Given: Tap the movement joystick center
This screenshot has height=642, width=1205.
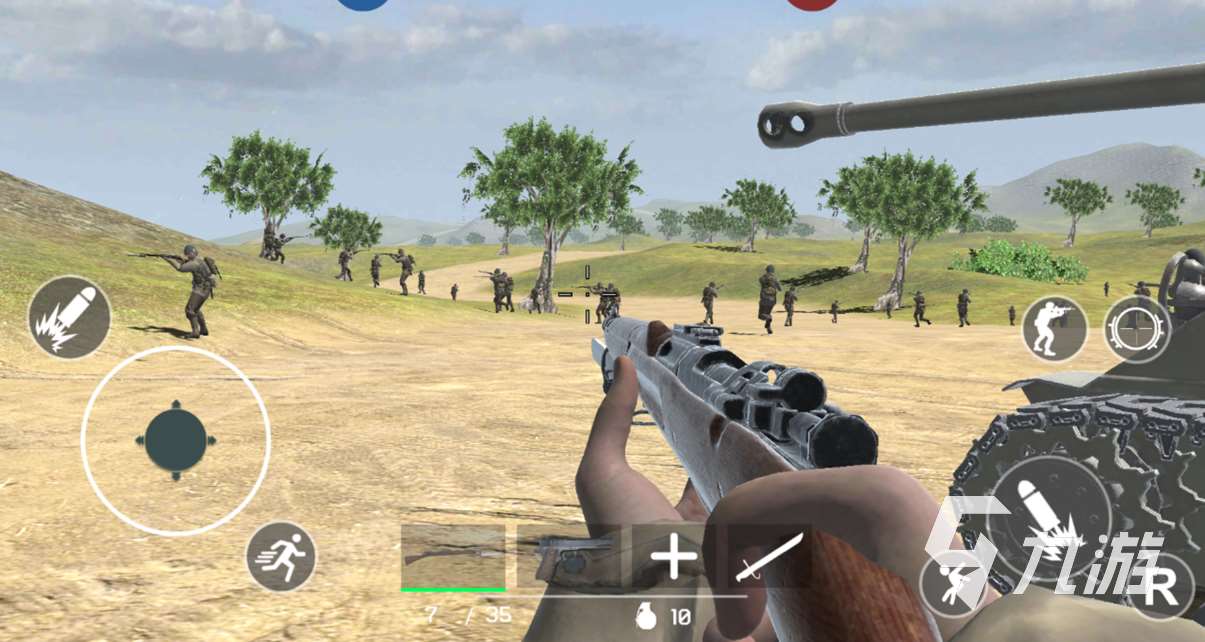Looking at the screenshot, I should point(176,440).
